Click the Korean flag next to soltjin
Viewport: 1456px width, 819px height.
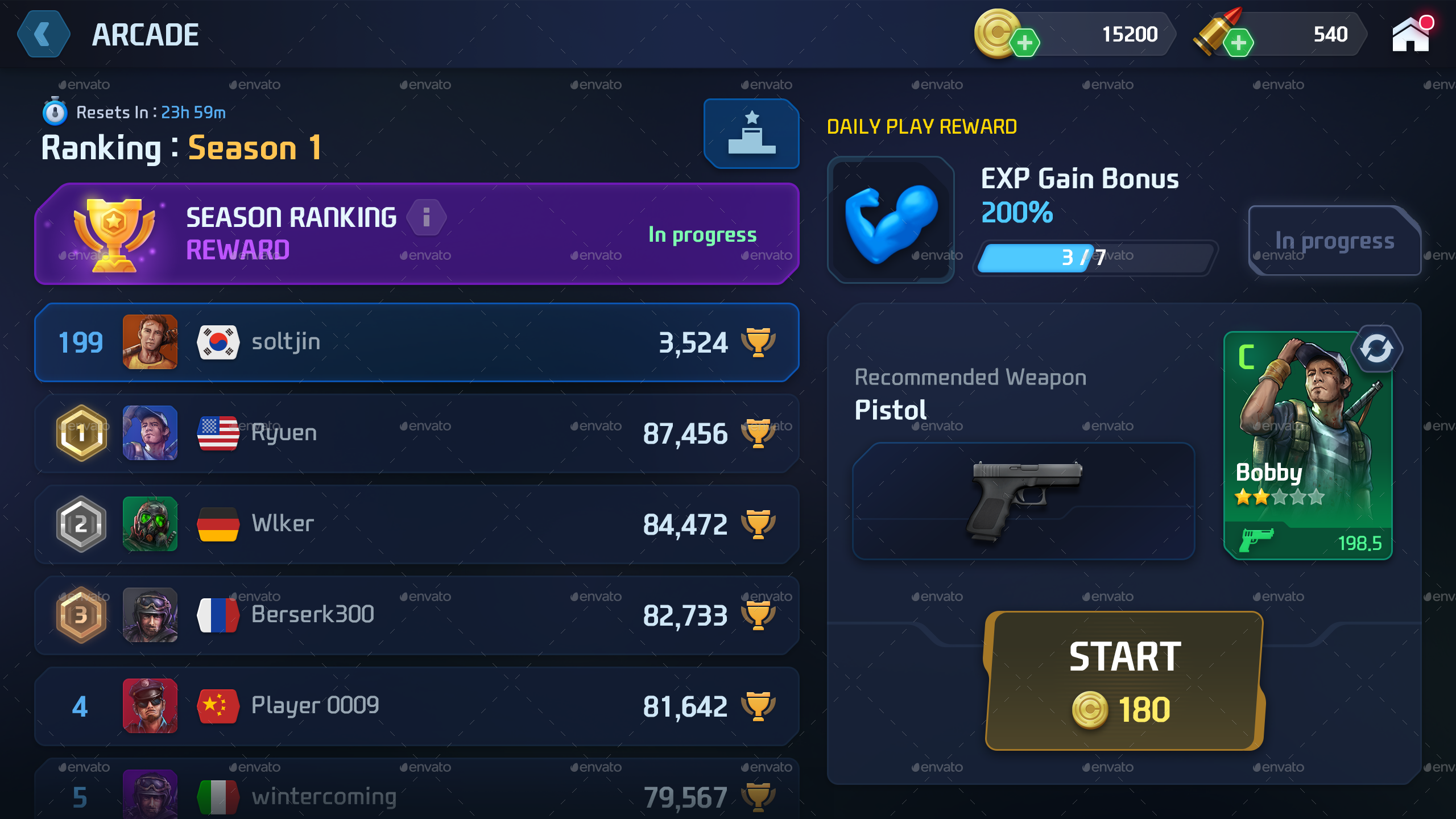point(218,342)
